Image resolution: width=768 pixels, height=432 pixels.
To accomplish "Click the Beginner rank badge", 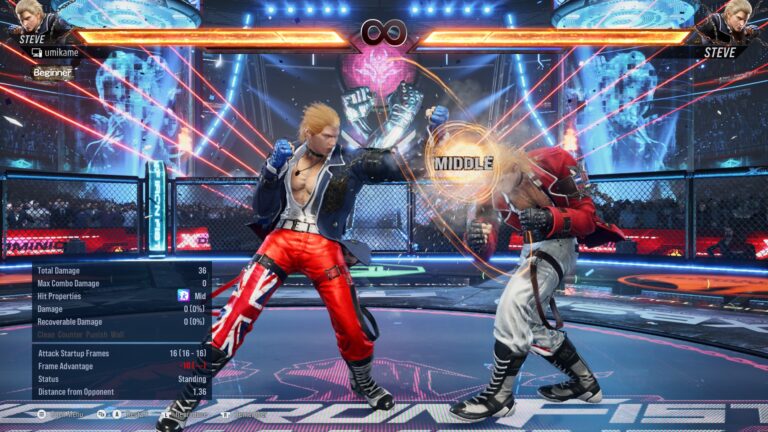I will pos(52,72).
